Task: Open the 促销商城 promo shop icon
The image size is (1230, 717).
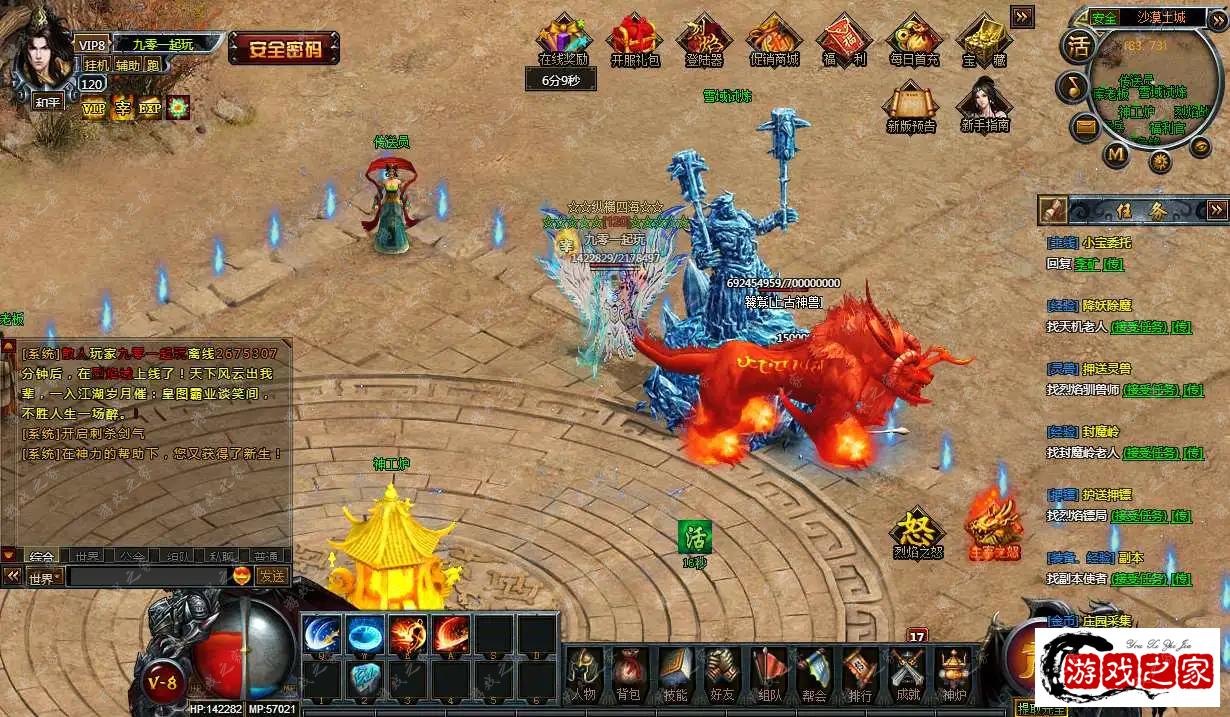Action: (774, 40)
